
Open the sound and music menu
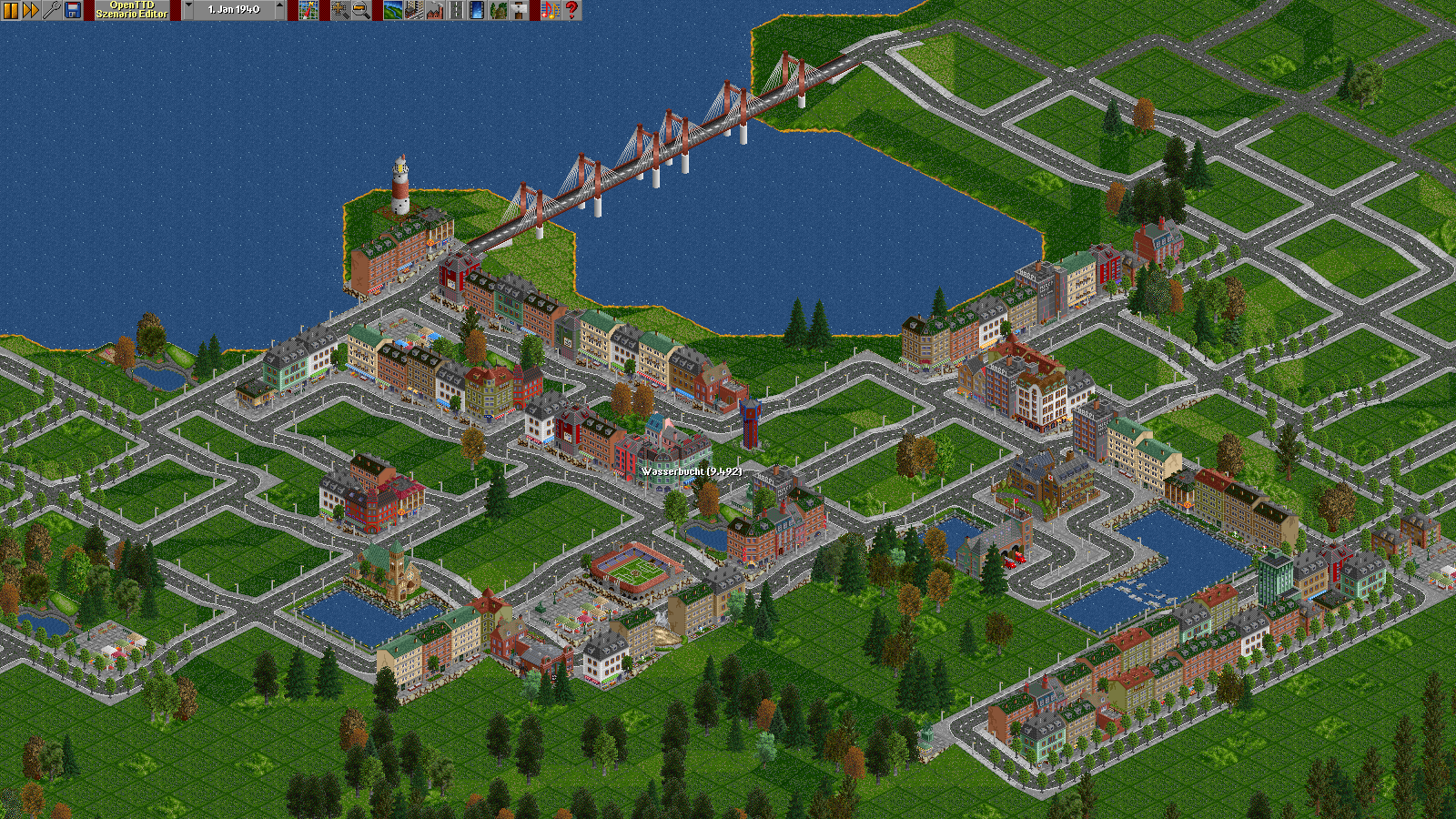[x=551, y=10]
